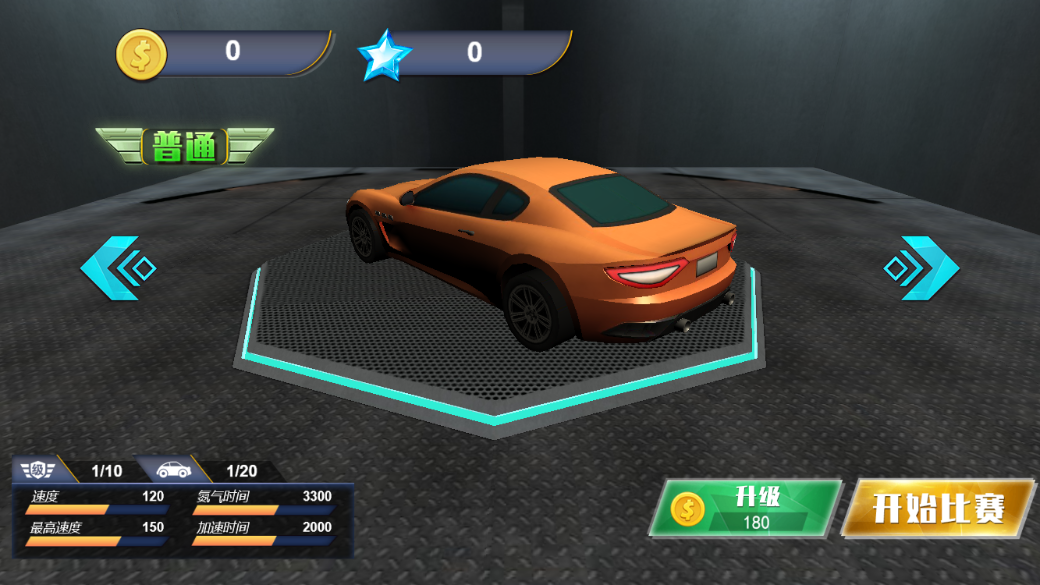Click the gold coin balance icon
Image resolution: width=1040 pixels, height=585 pixels.
[x=140, y=54]
